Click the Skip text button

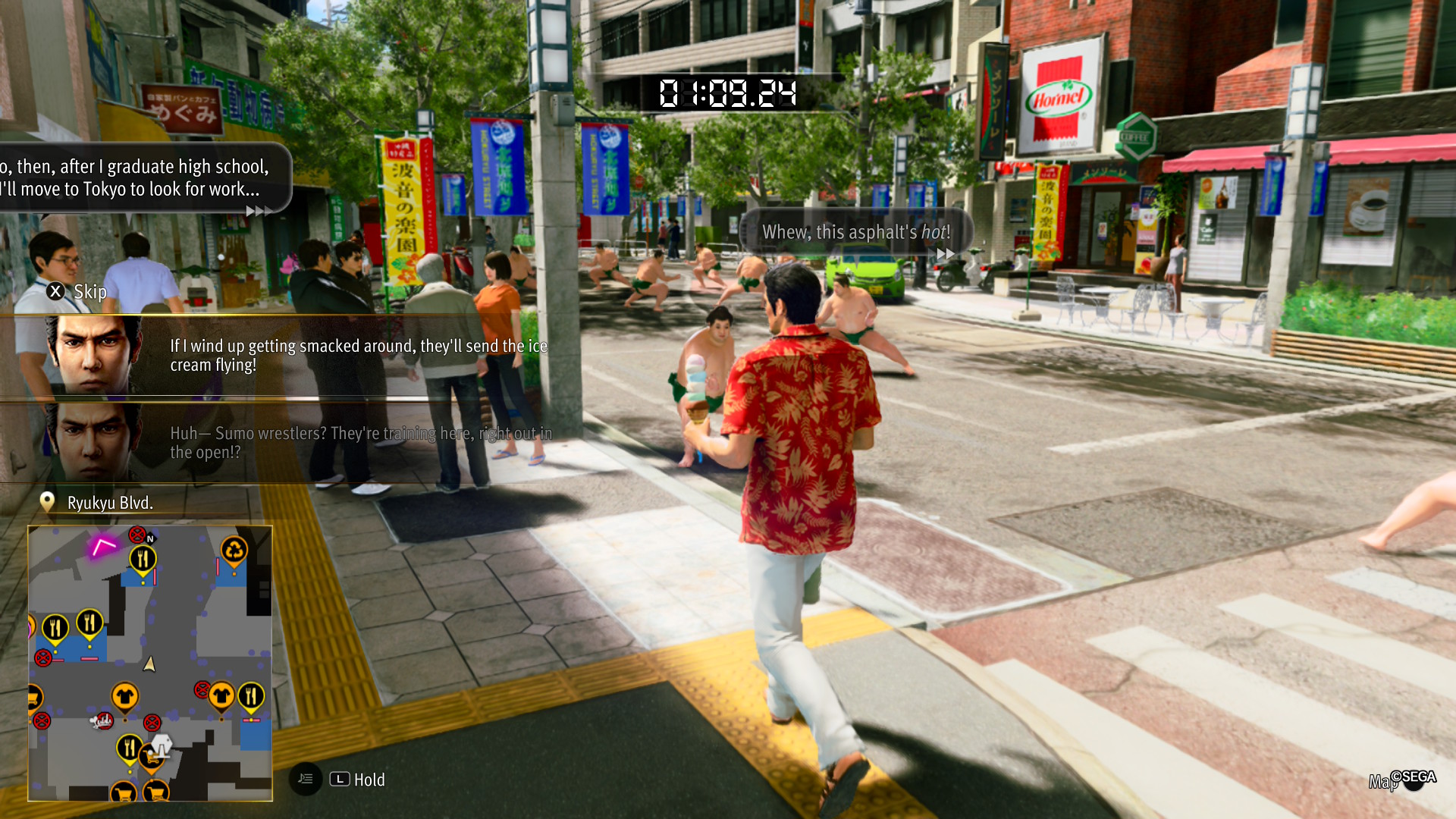point(89,291)
